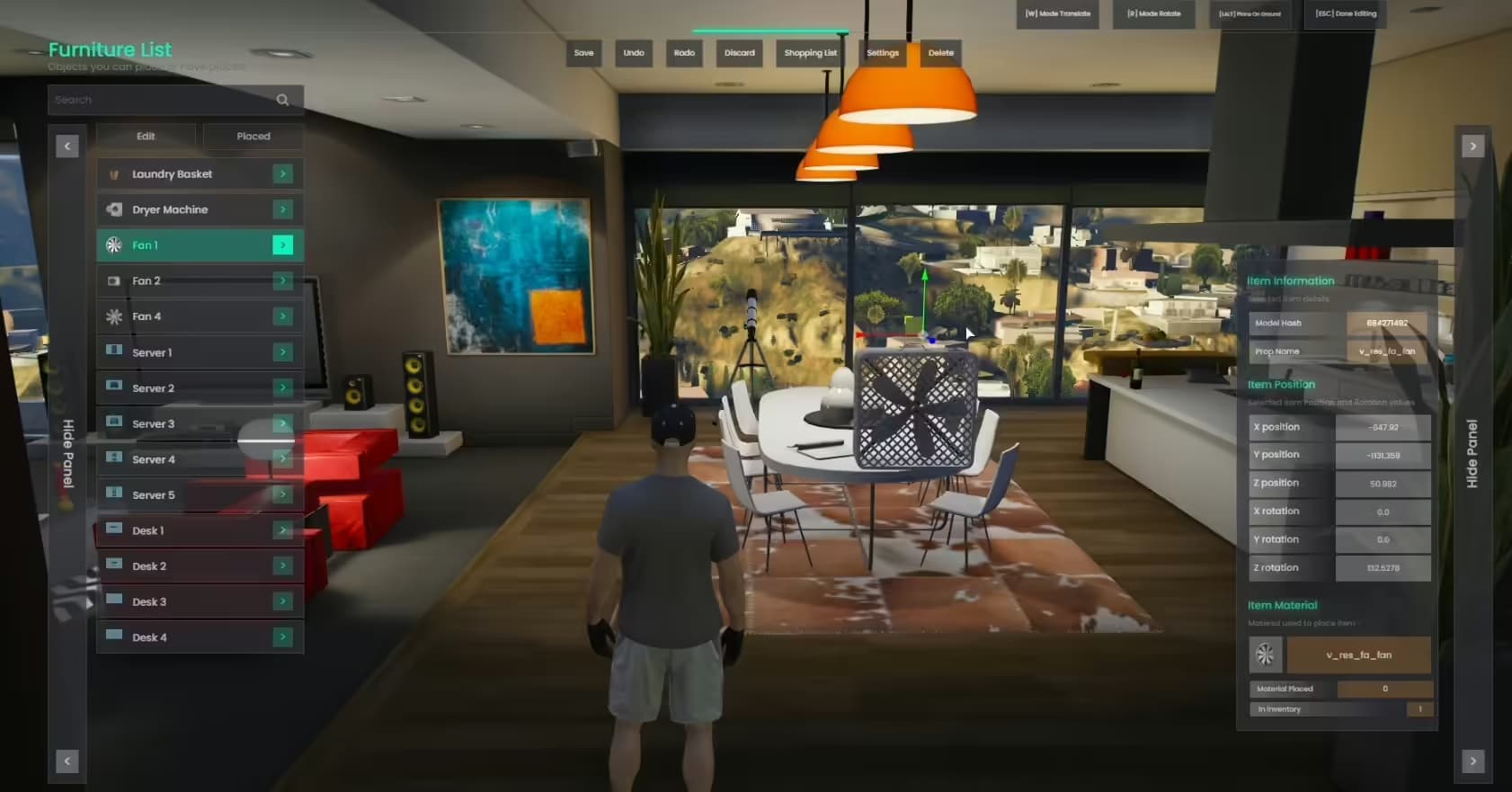Select the Server 1 icon

(114, 352)
